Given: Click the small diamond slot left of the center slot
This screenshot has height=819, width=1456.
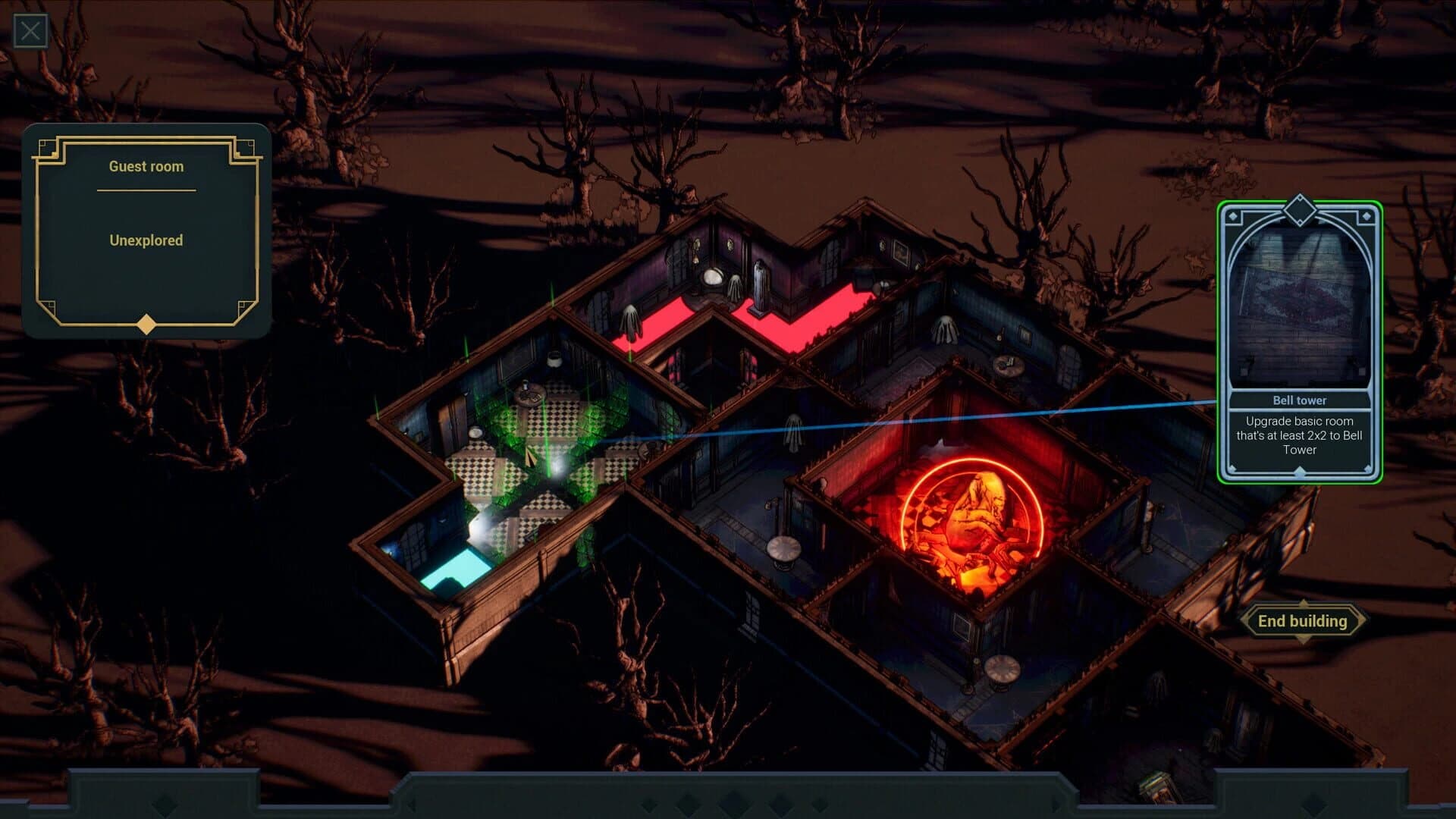Looking at the screenshot, I should 687,802.
